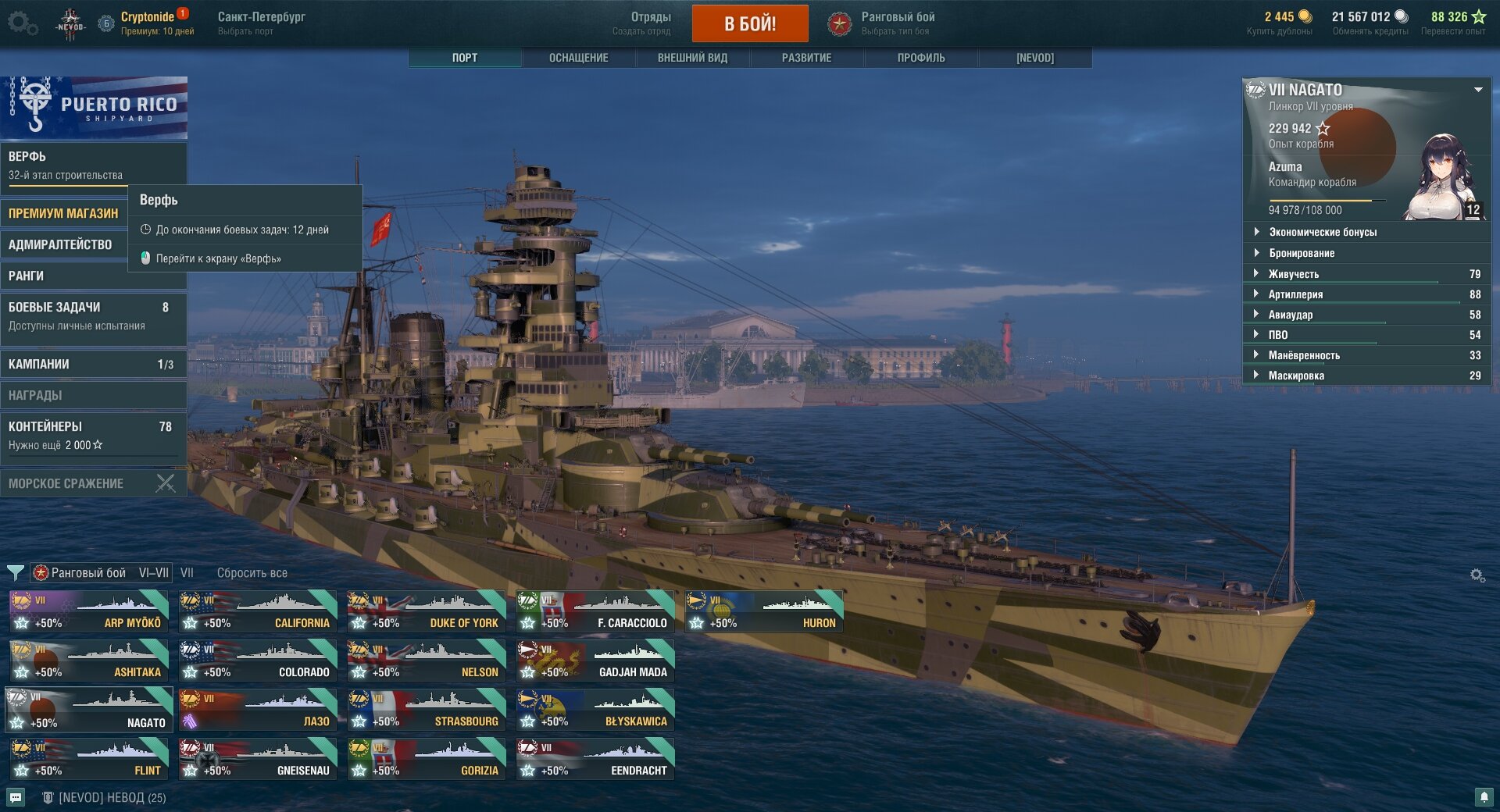The width and height of the screenshot is (1500, 812).
Task: Open the ПРЕМИУМ МАГАЗИН menu entry
Action: tap(63, 213)
